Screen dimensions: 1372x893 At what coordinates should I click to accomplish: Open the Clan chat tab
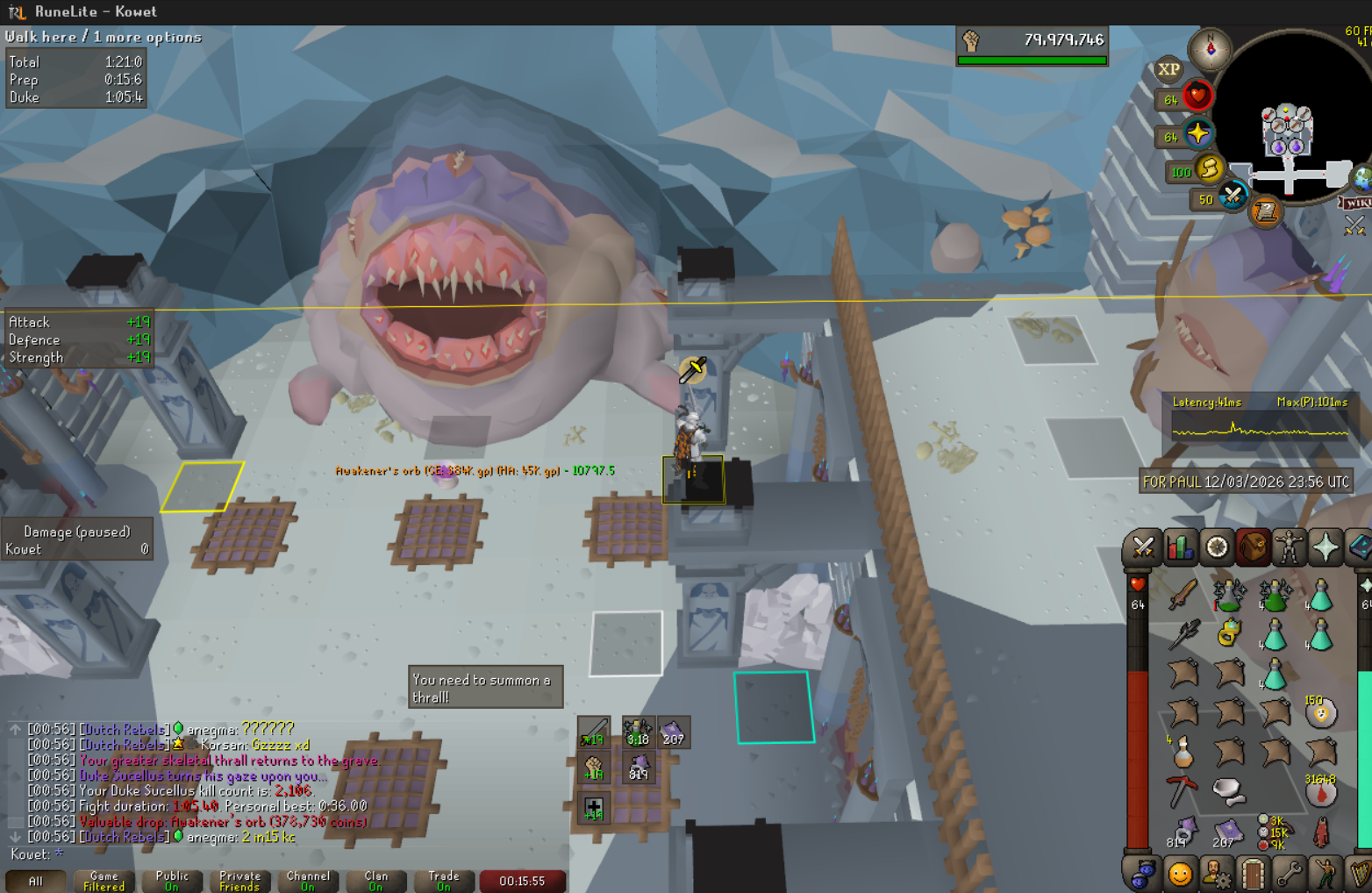[375, 881]
